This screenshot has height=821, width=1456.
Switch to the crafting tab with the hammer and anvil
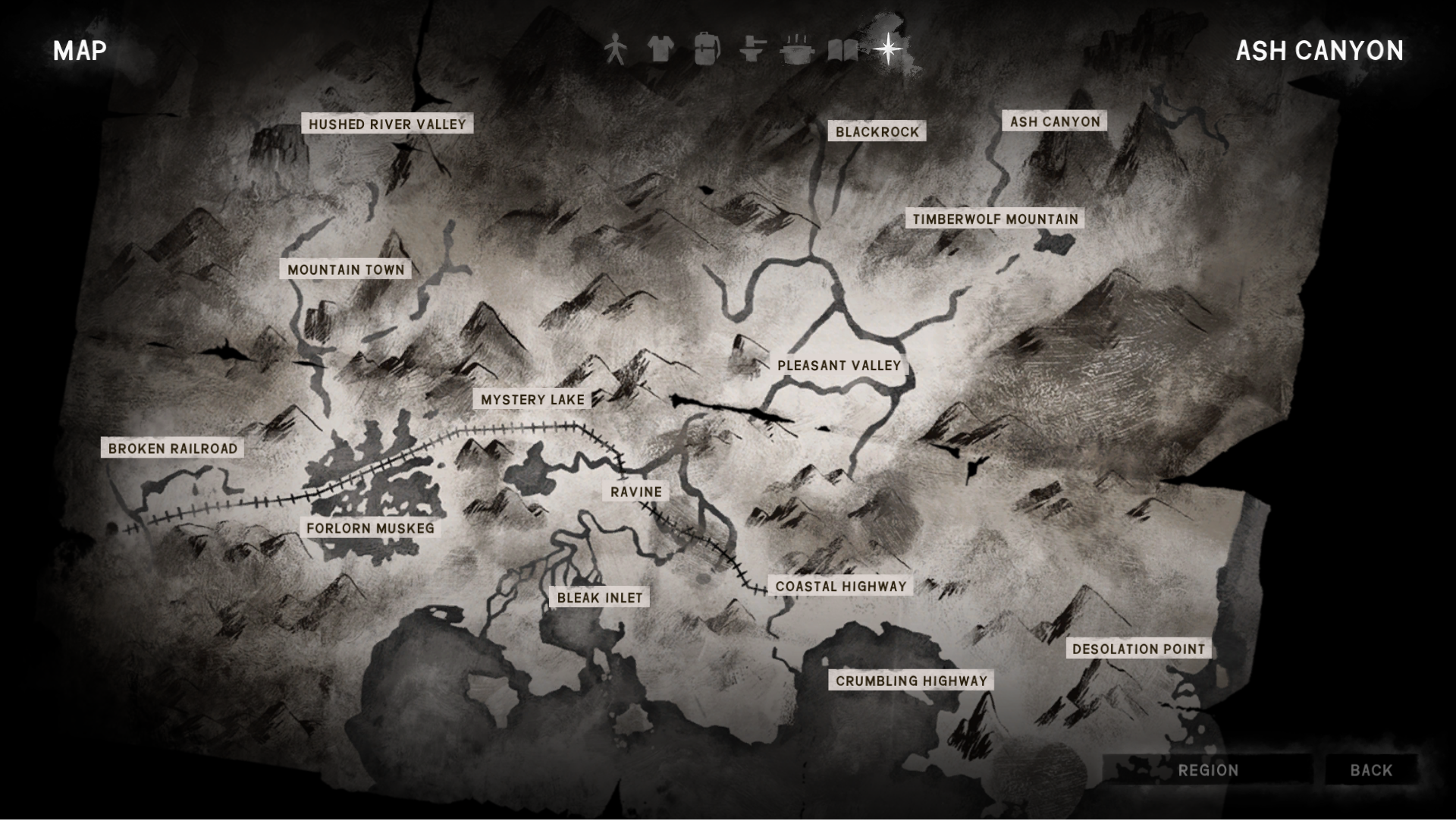(x=752, y=50)
